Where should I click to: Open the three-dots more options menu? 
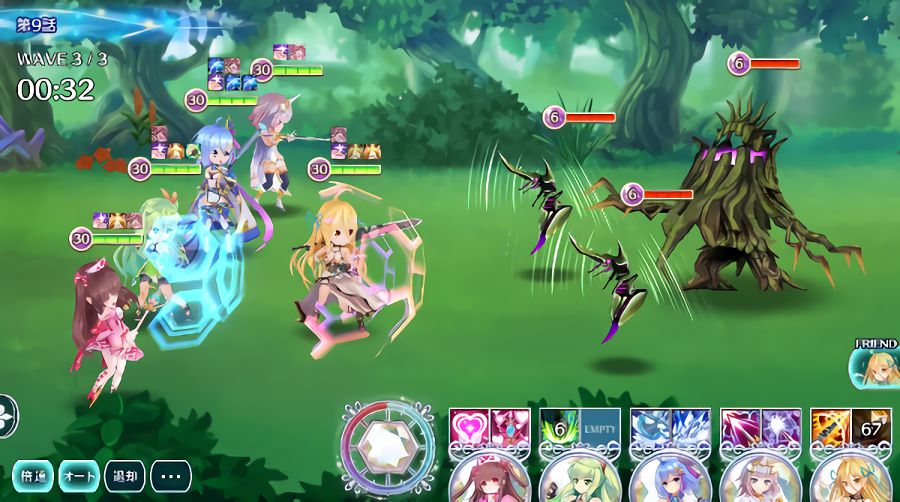[171, 475]
